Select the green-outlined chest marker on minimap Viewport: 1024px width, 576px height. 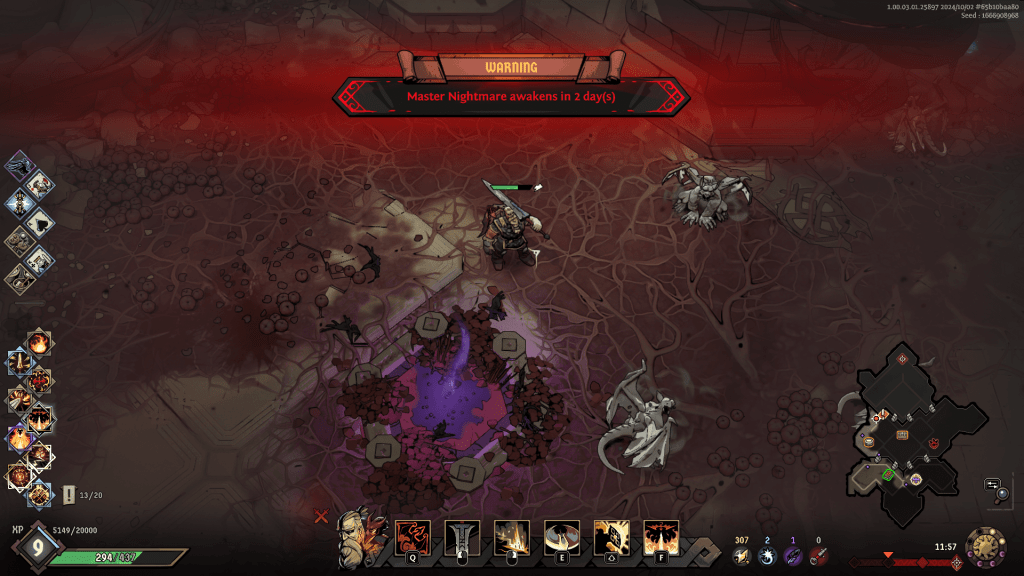(887, 474)
